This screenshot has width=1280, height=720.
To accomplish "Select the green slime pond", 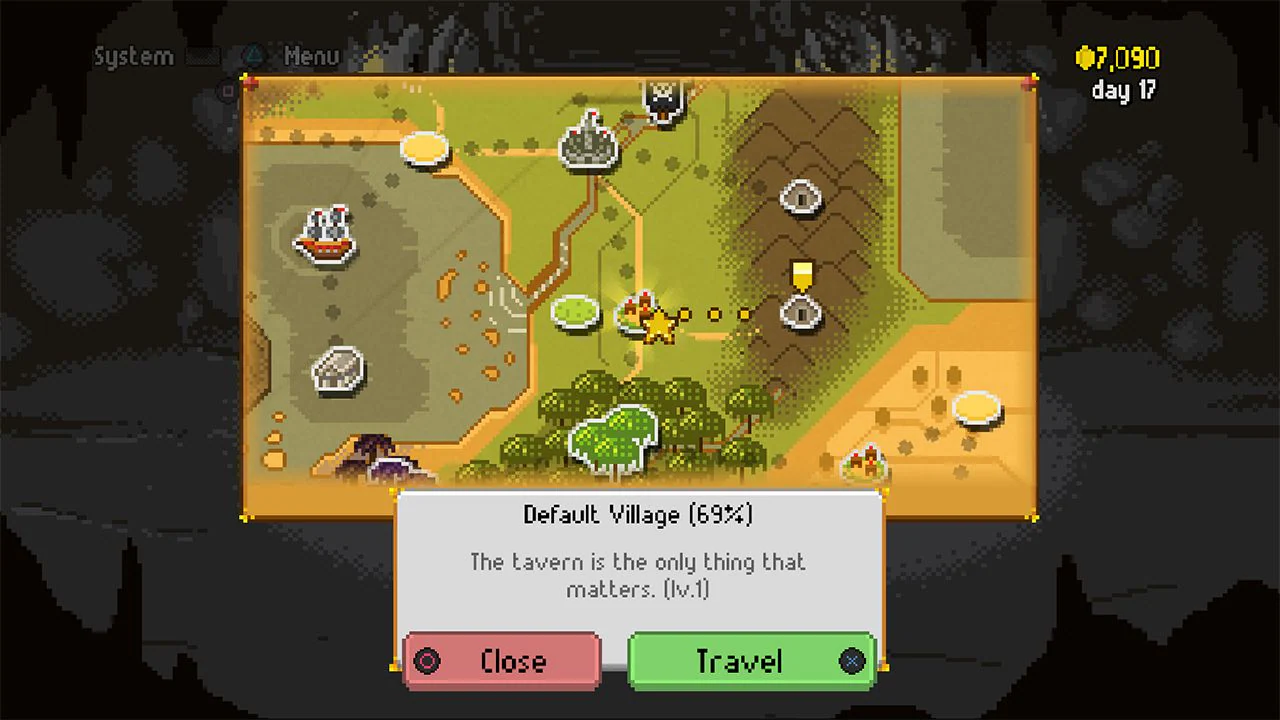I will click(x=573, y=310).
